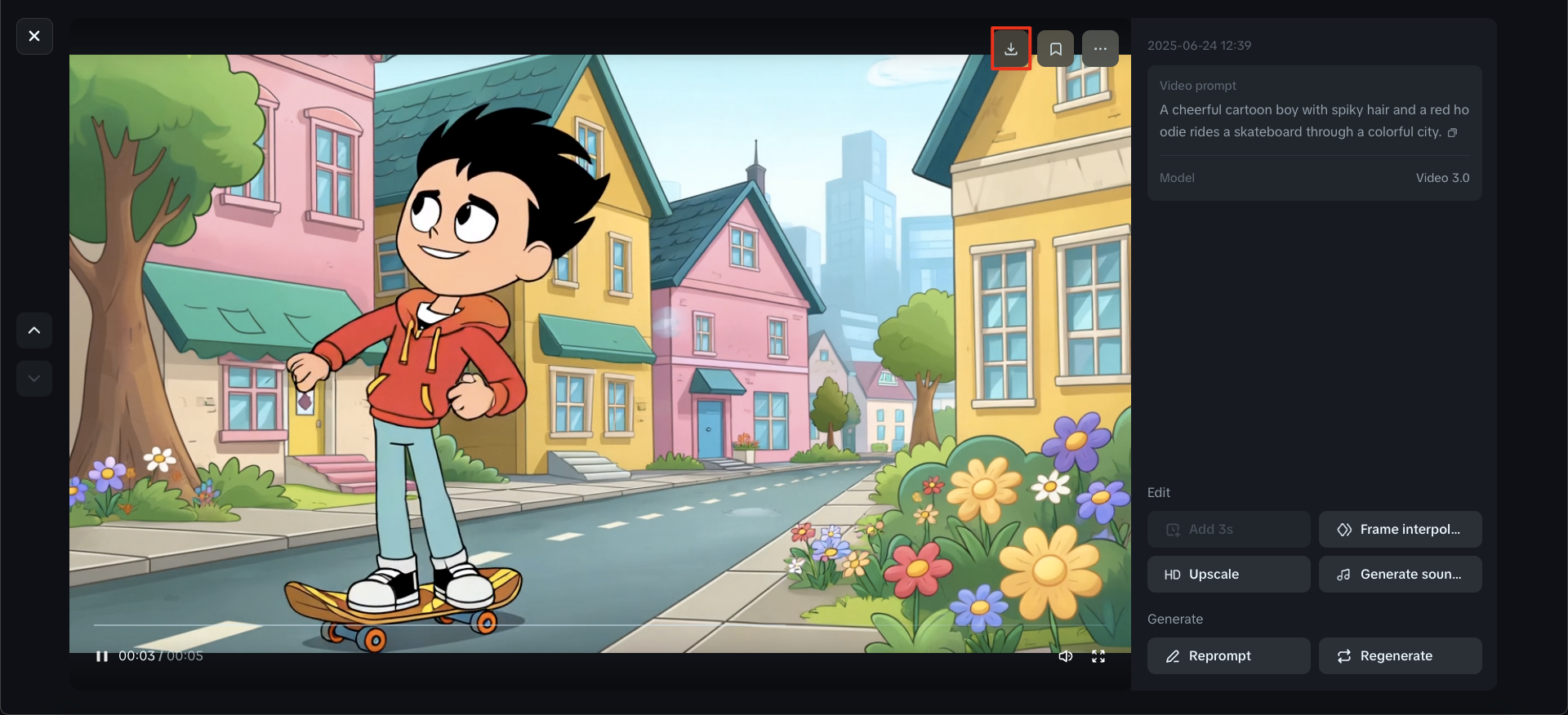Open the Reprompt editor
Viewport: 1568px width, 715px height.
coord(1228,655)
